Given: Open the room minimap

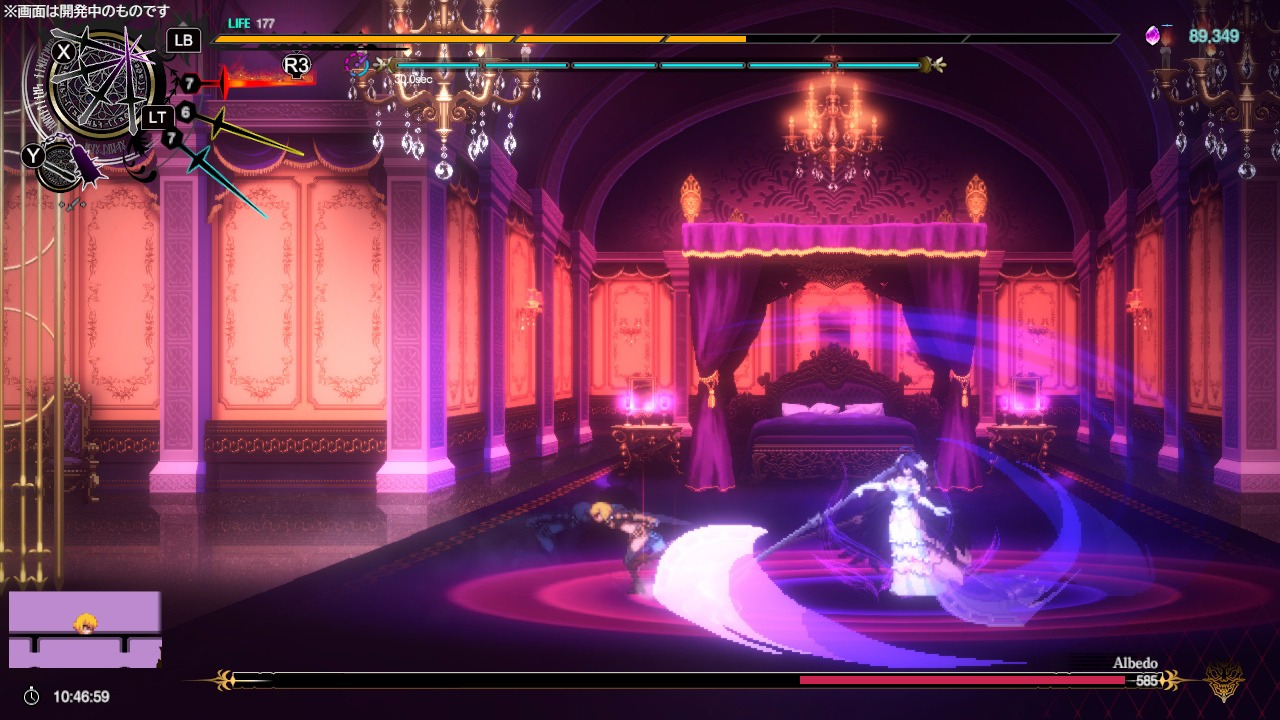Looking at the screenshot, I should click(x=85, y=629).
